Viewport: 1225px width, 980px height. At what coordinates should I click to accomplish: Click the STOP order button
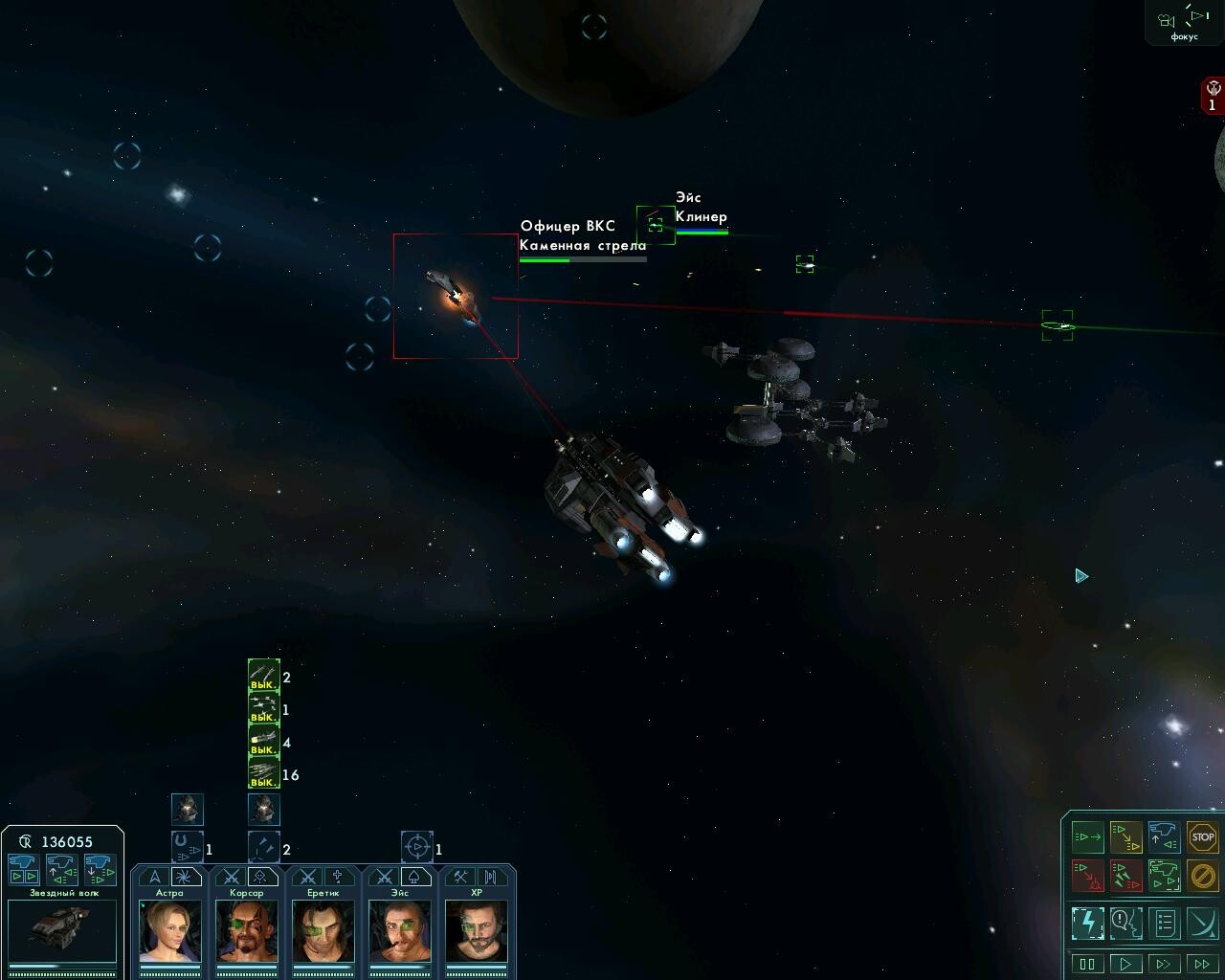(x=1202, y=837)
